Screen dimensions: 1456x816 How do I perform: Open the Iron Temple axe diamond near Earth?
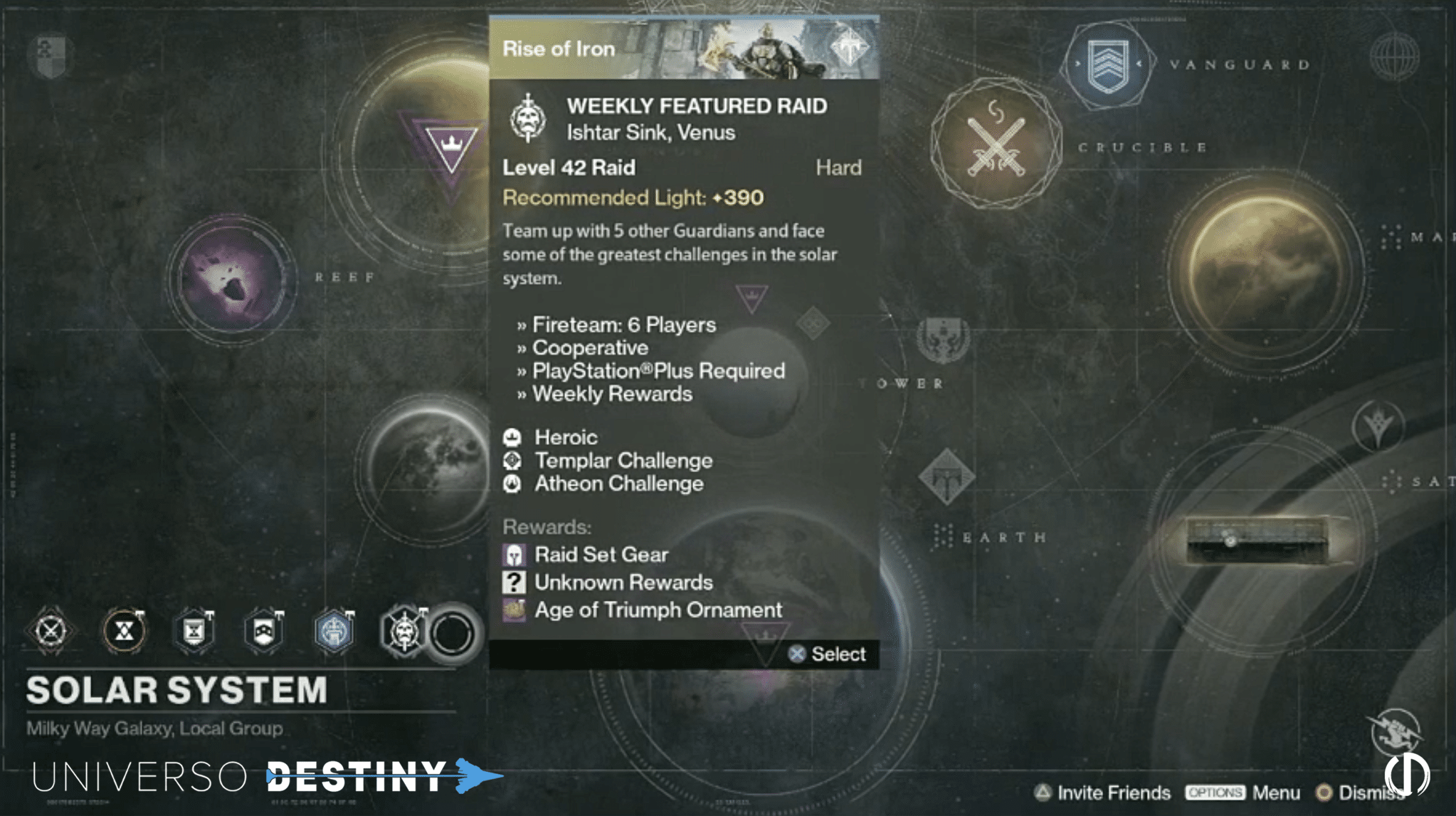pos(946,477)
